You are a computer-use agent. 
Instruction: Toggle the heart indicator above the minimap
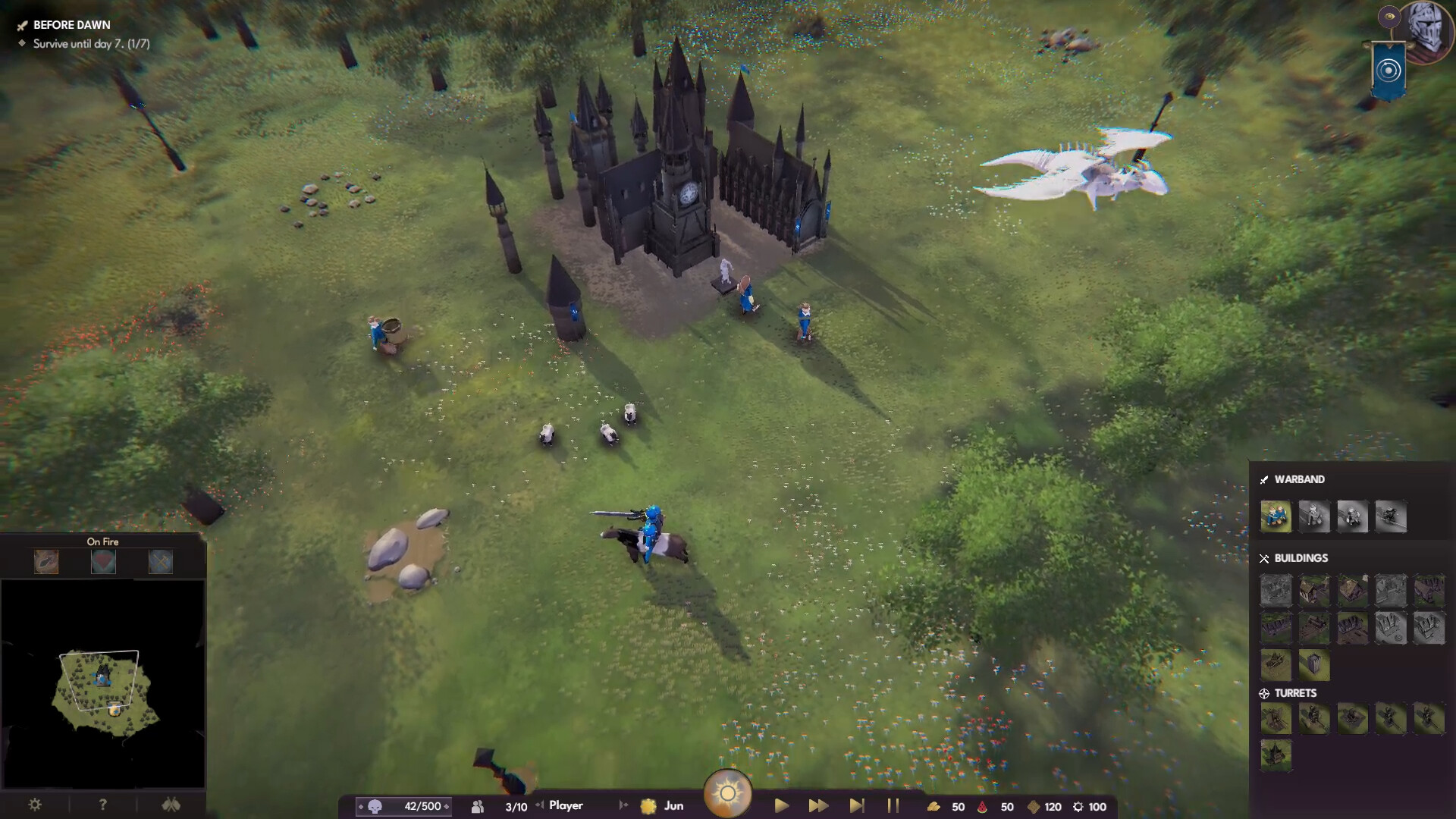click(102, 562)
